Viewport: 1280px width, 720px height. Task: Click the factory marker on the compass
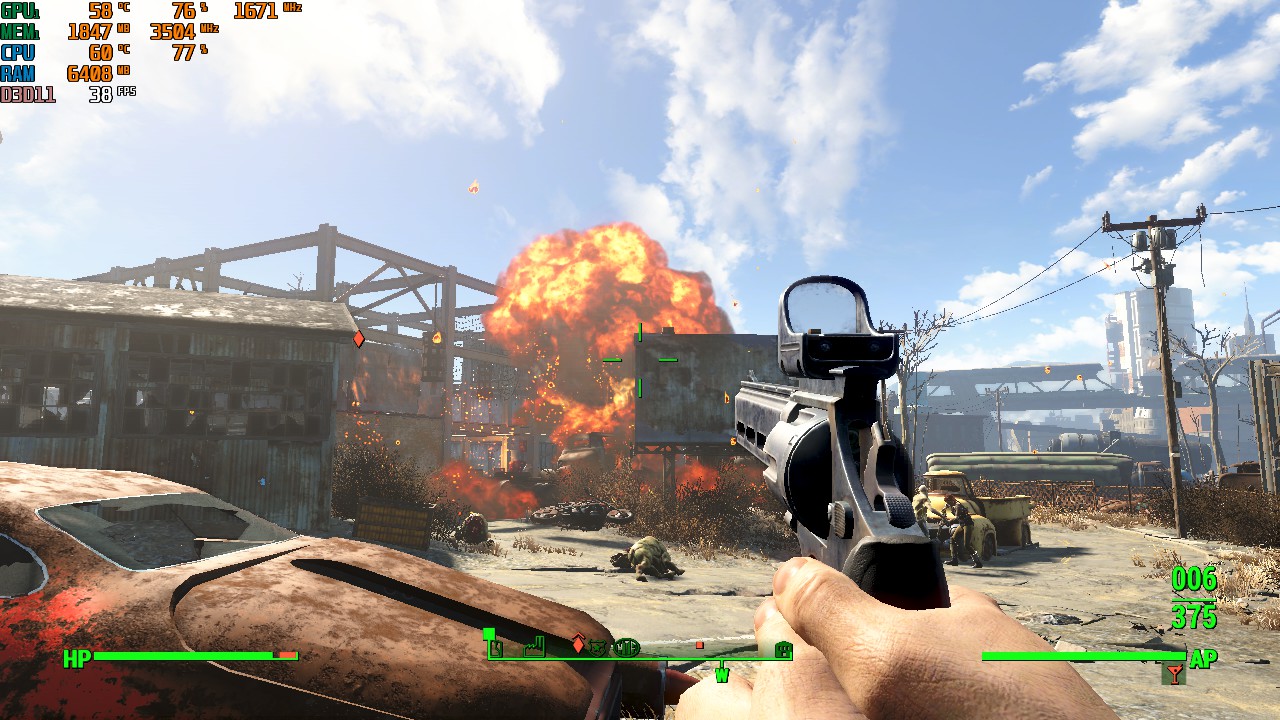tap(533, 648)
